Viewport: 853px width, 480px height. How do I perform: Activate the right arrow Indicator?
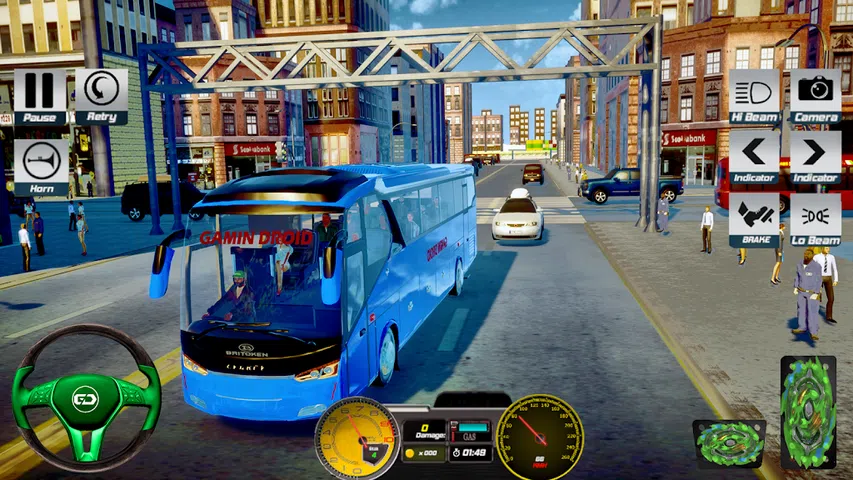[x=816, y=156]
